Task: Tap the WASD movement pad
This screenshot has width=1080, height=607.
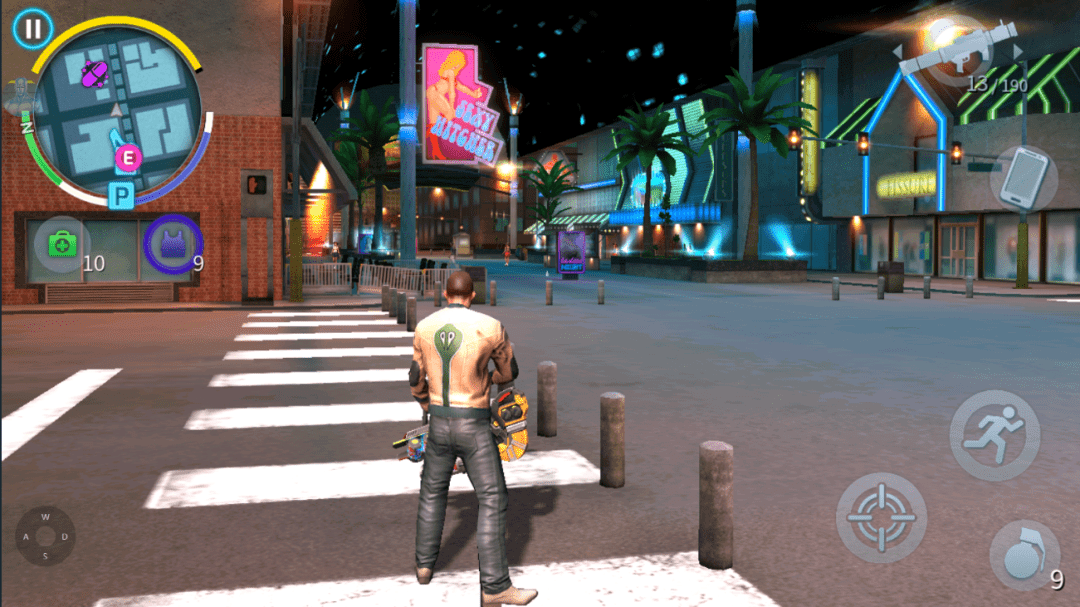Action: pos(45,536)
